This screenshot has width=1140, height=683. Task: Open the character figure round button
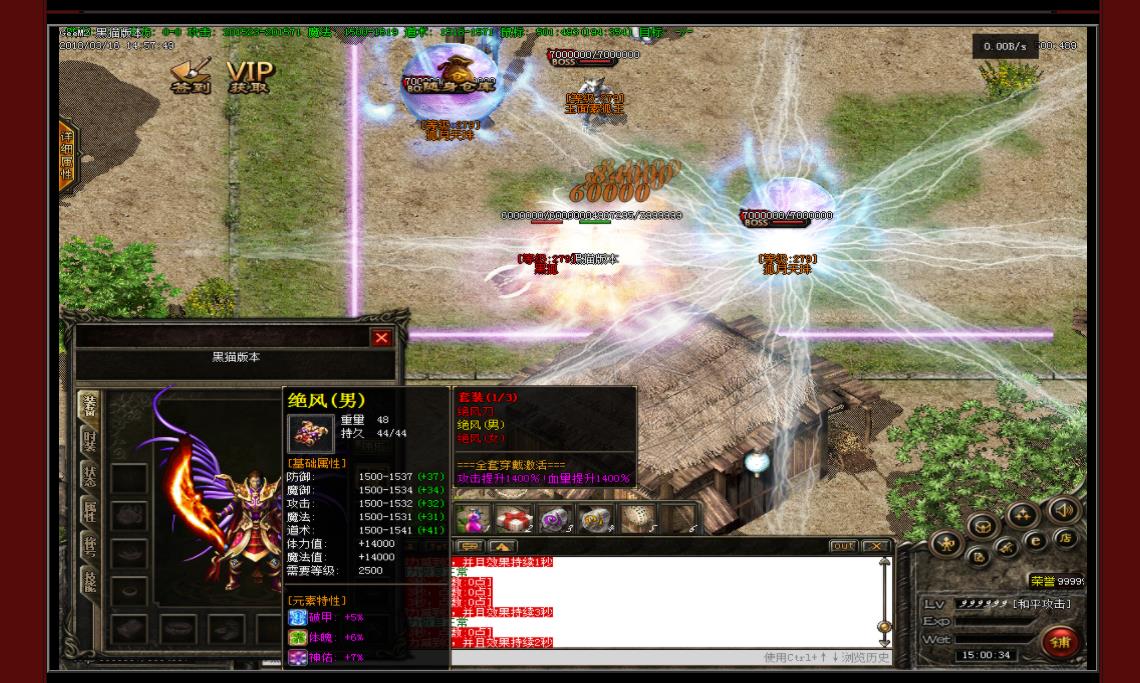946,545
